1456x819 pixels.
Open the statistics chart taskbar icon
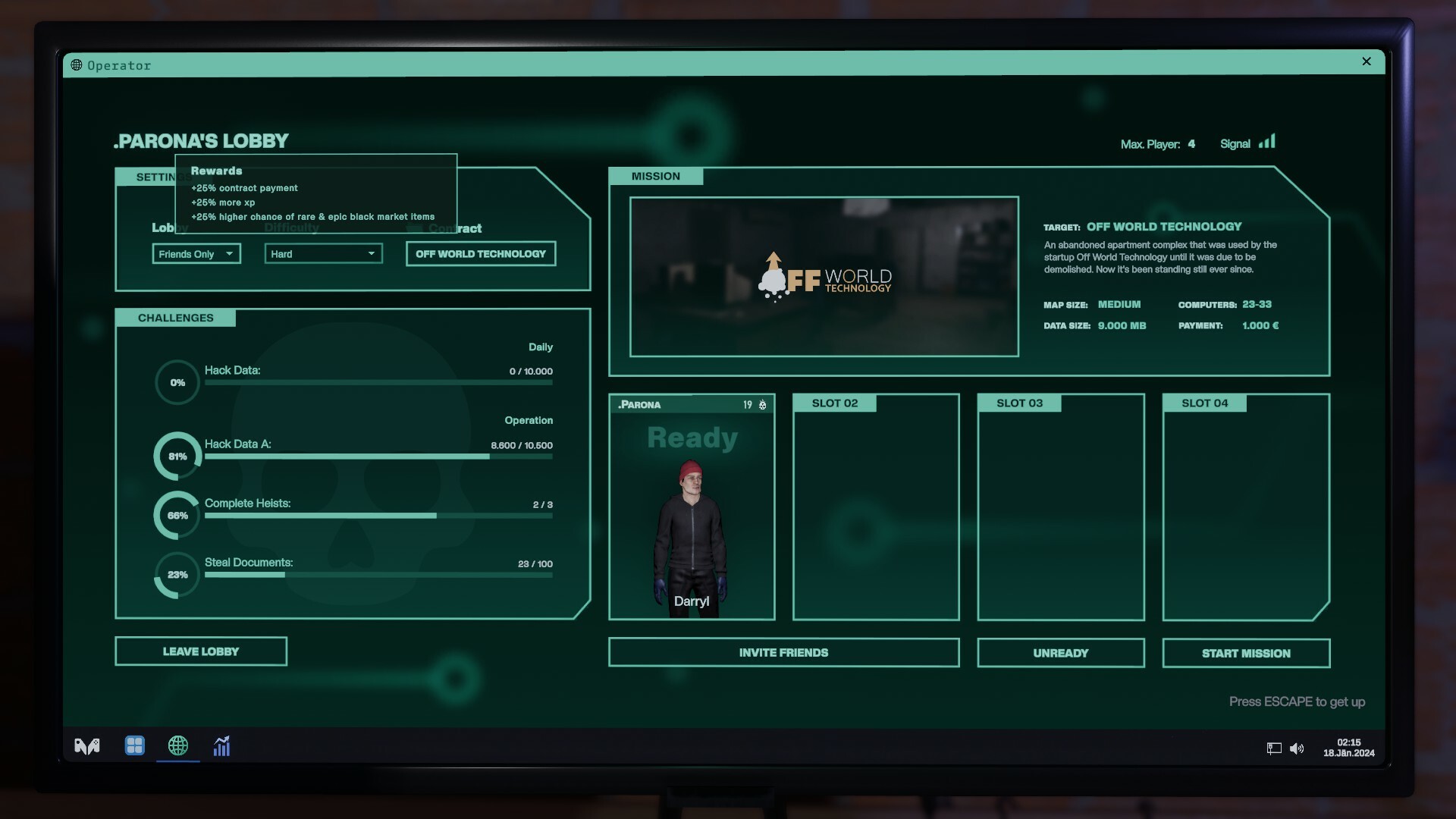pos(221,746)
